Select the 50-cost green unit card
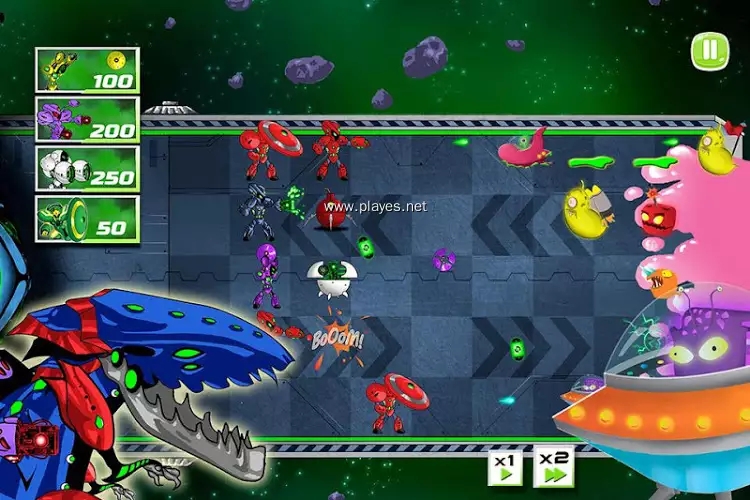 [x=87, y=217]
